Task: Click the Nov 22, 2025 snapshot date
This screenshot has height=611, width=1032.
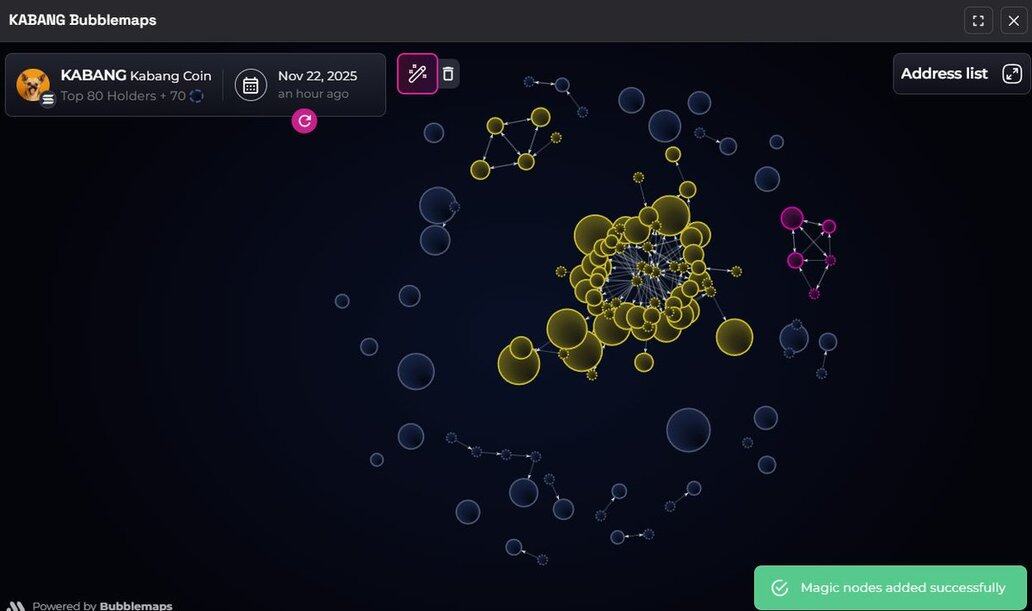Action: [317, 76]
